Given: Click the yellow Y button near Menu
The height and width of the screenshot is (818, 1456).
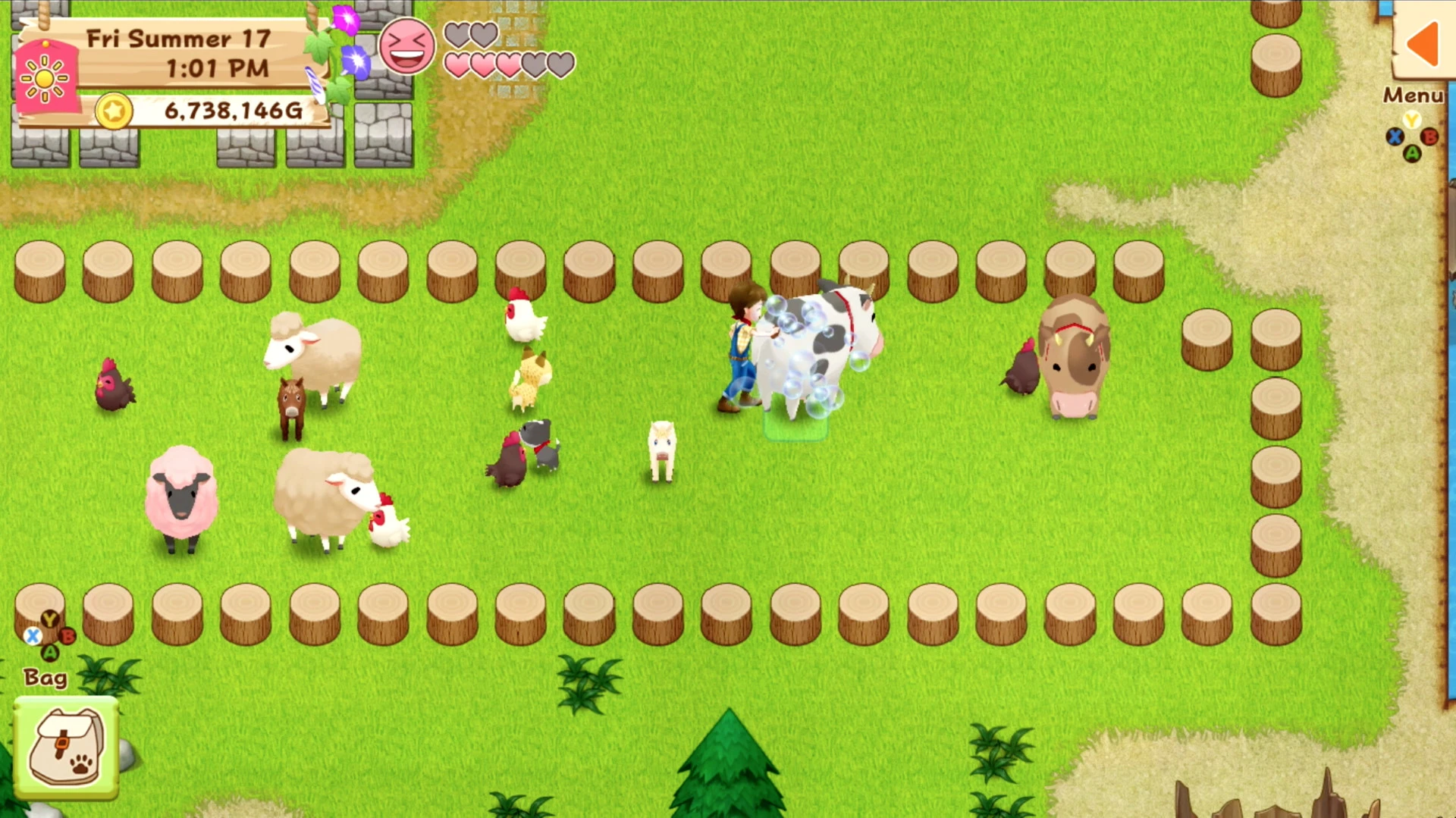Looking at the screenshot, I should [1412, 119].
